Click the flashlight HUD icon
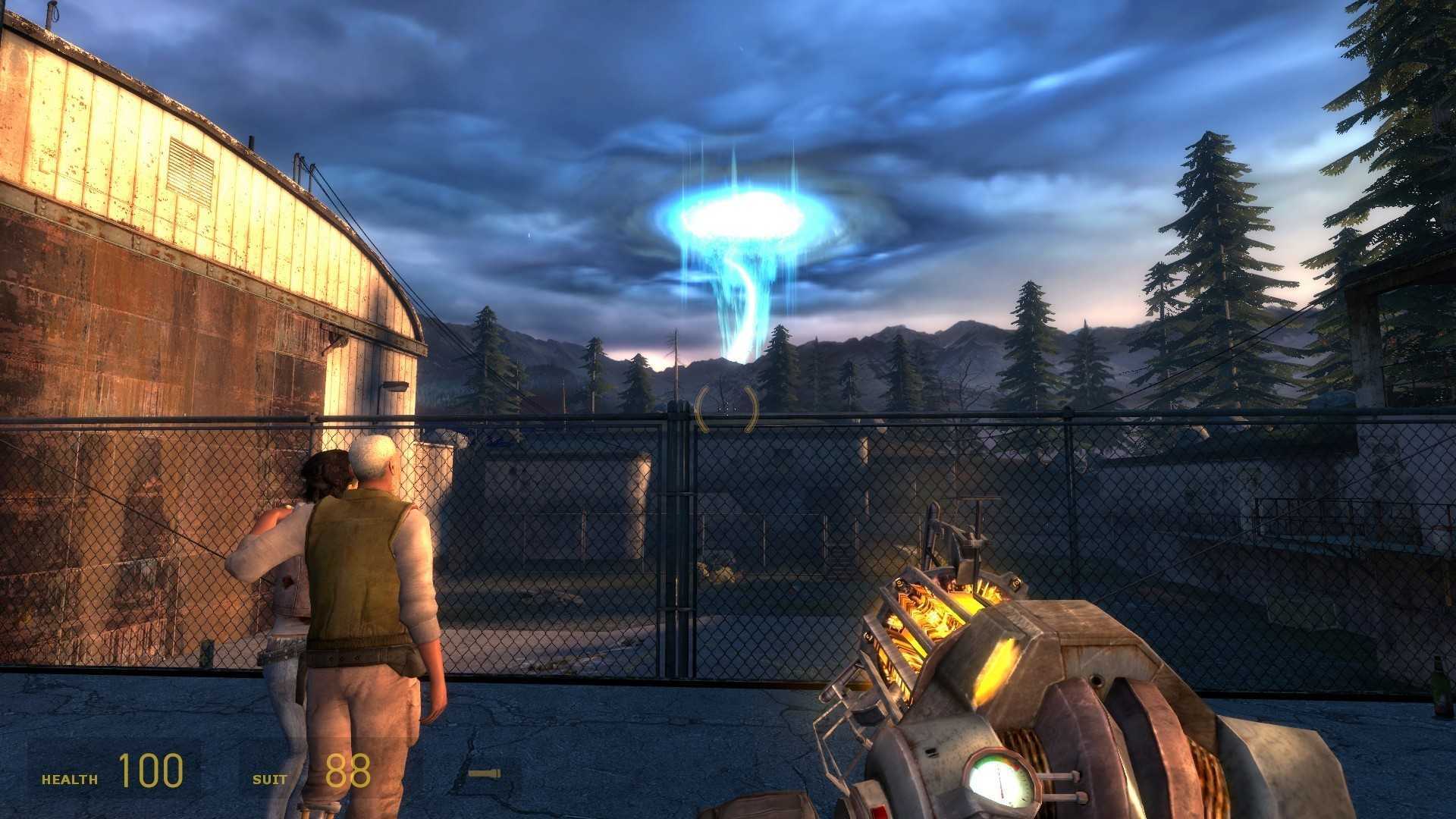 (482, 773)
